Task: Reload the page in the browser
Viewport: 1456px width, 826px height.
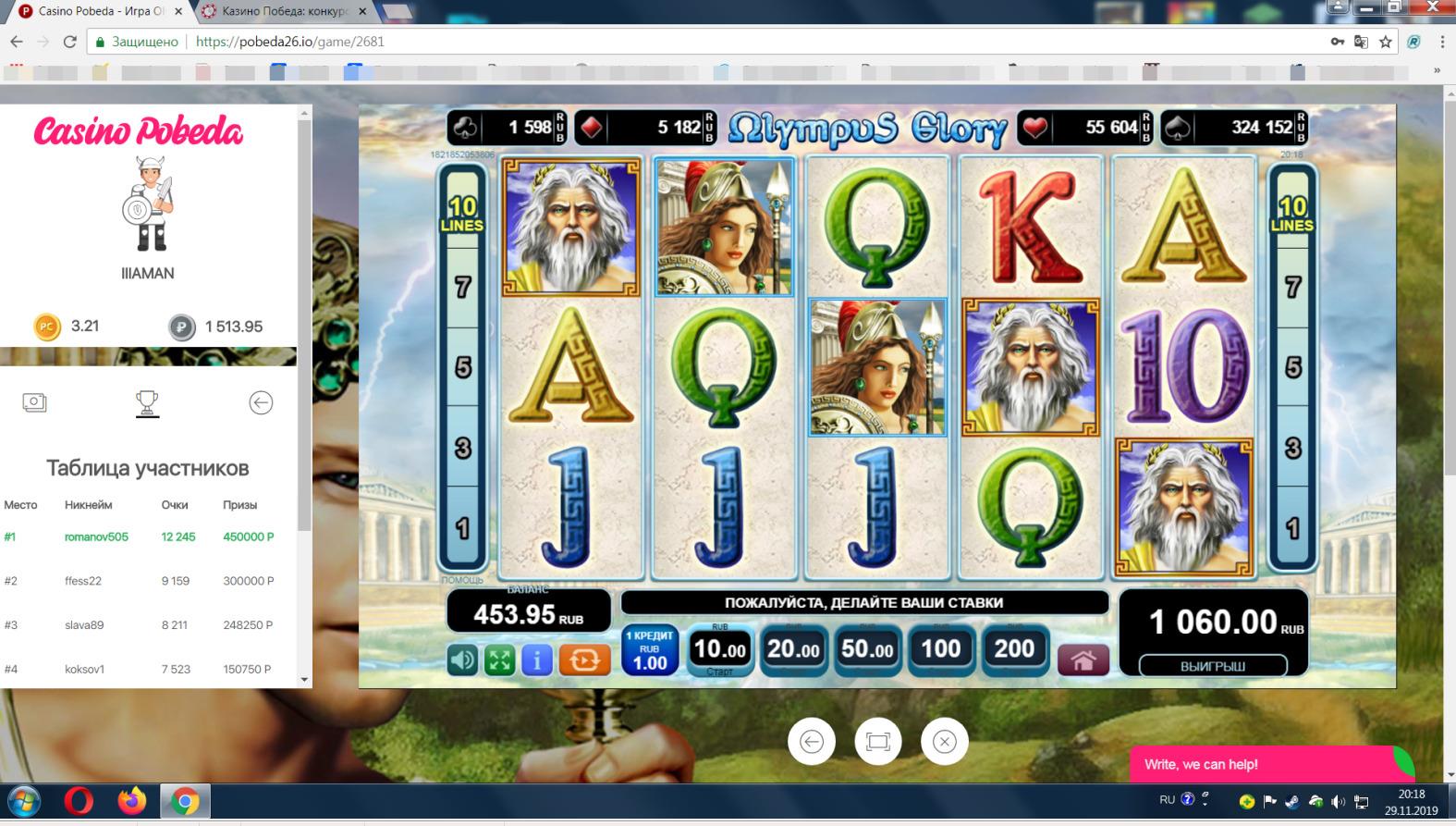Action: pos(69,42)
